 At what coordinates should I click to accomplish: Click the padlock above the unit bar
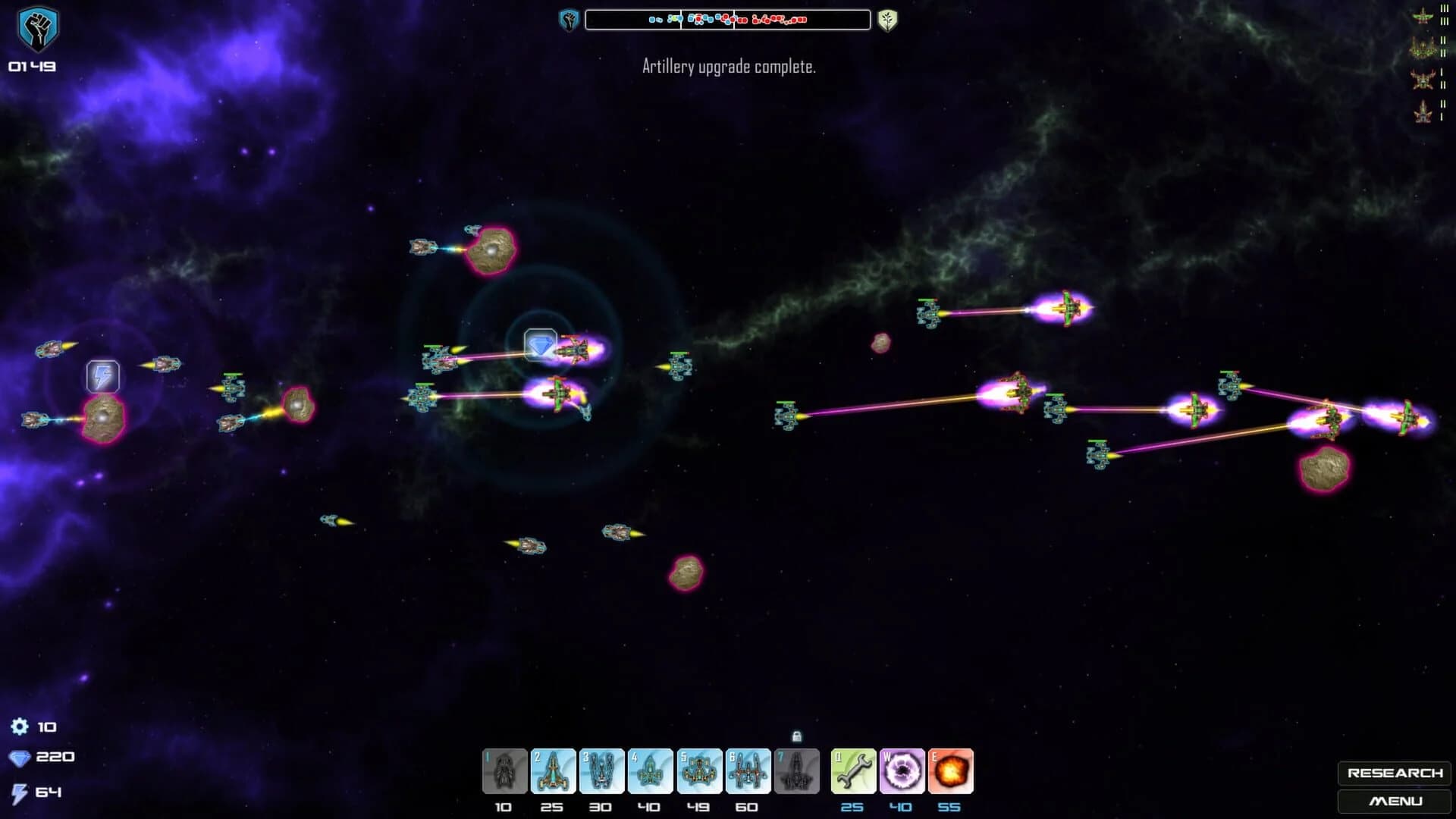(x=798, y=737)
